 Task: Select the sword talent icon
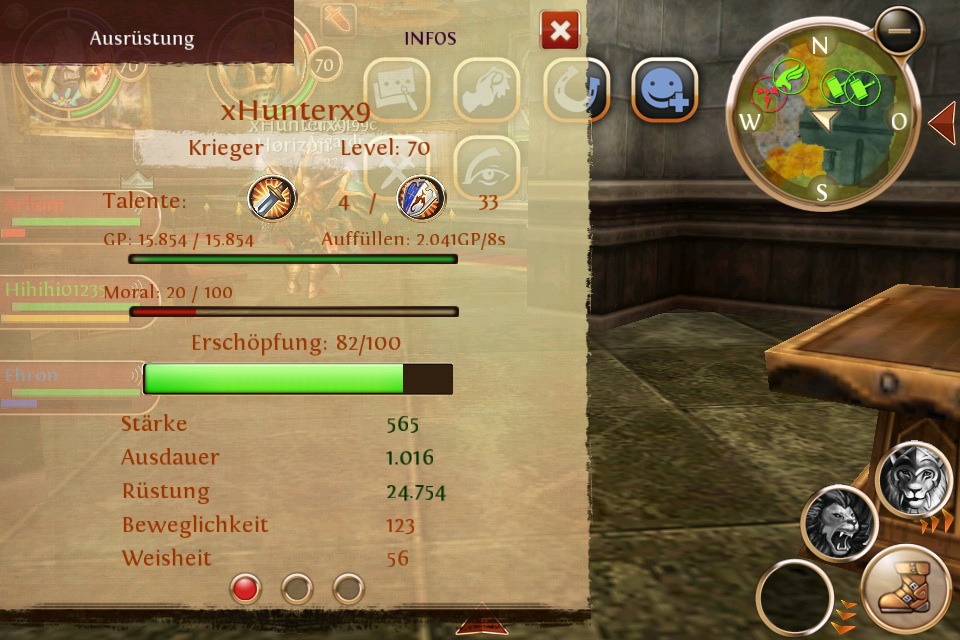[x=272, y=198]
